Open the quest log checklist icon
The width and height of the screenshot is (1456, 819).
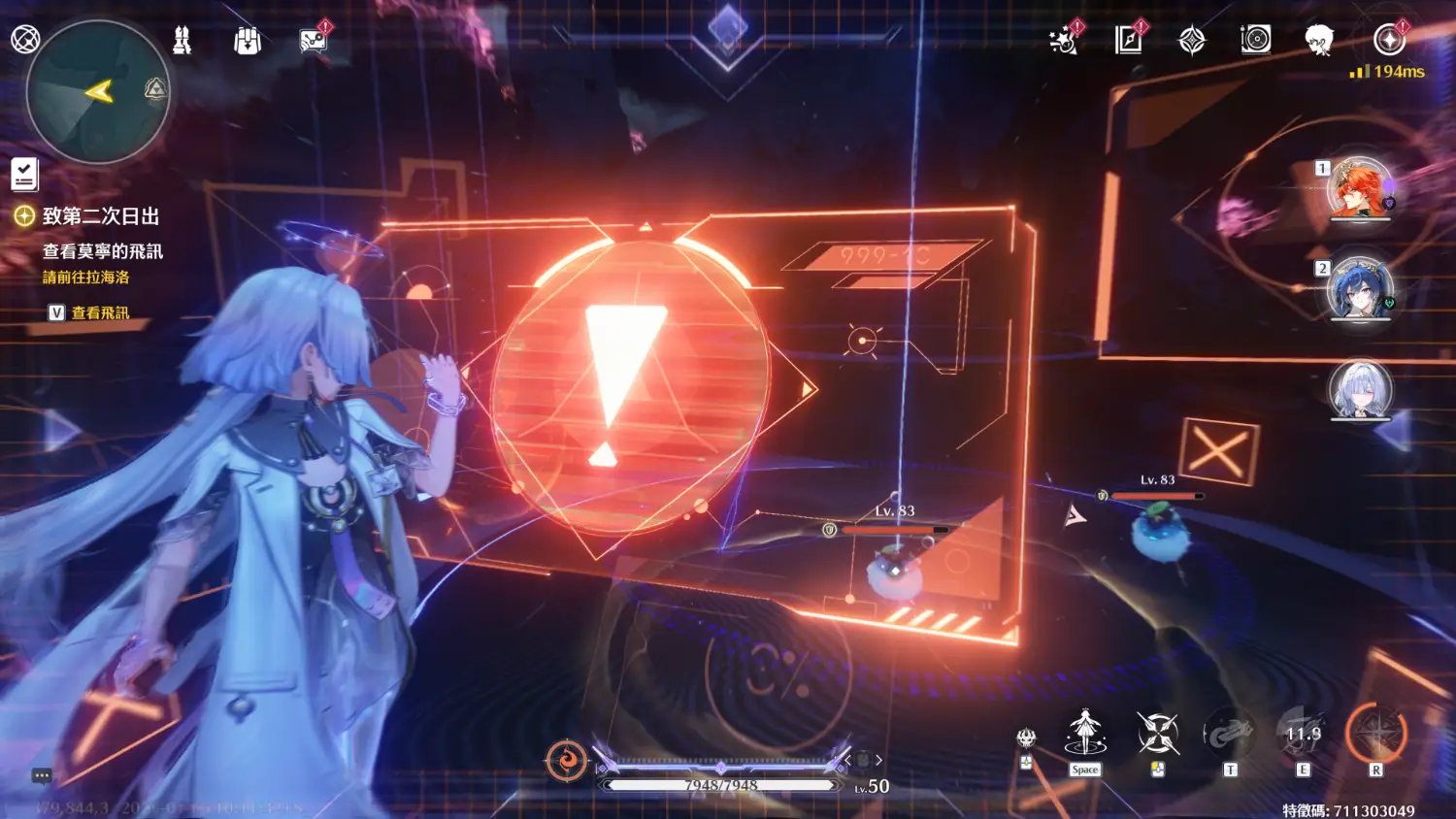pyautogui.click(x=24, y=175)
